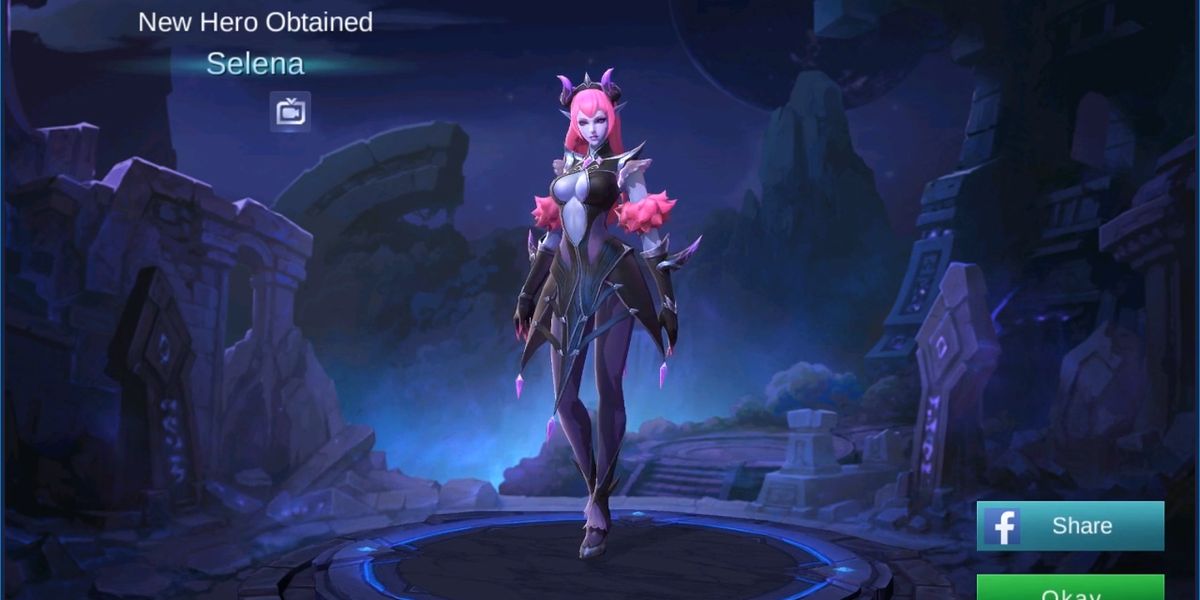The width and height of the screenshot is (1200, 600).
Task: Open the TV video icon under Selena
Action: tap(290, 112)
